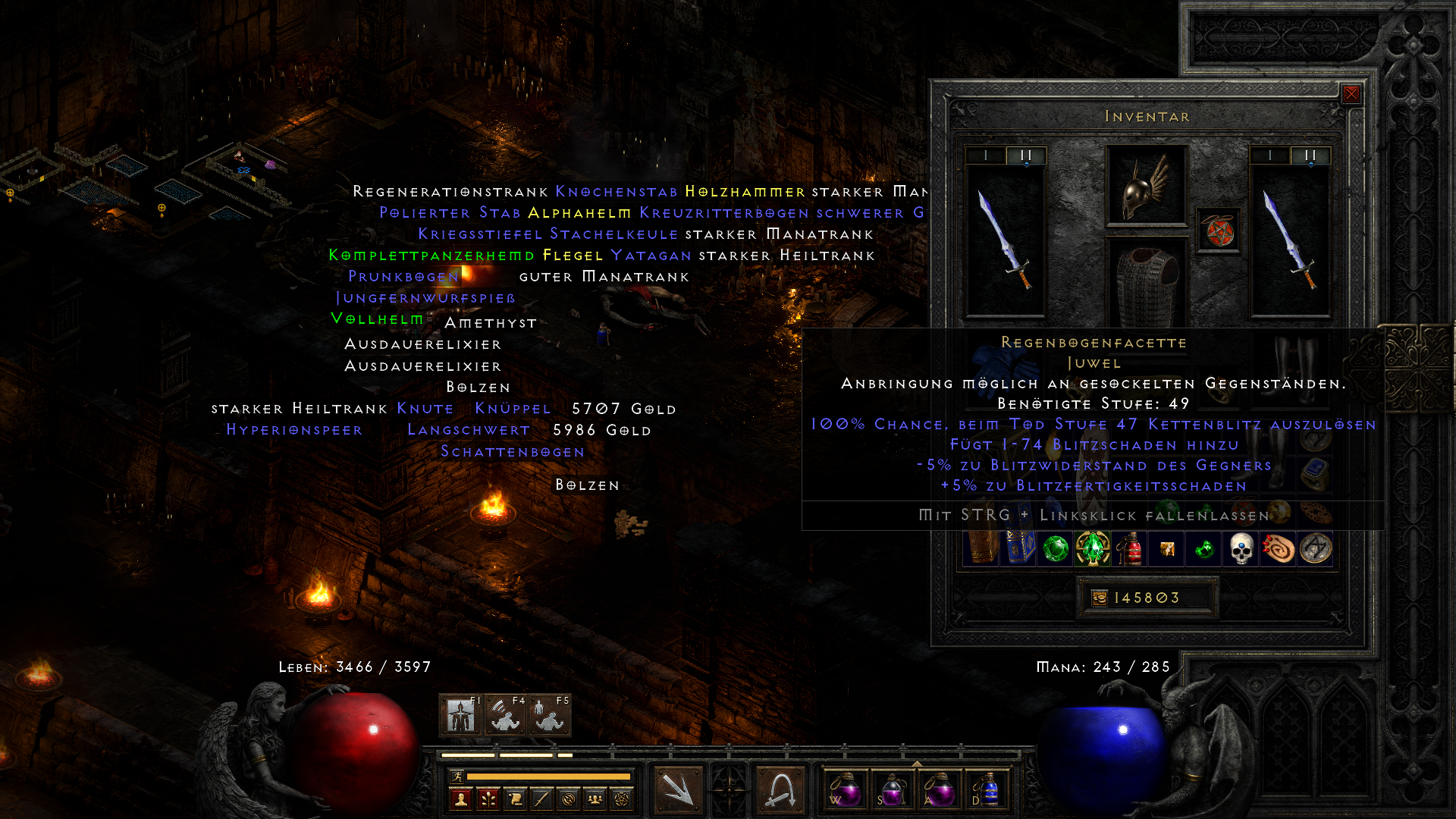Image resolution: width=1456 pixels, height=819 pixels.
Task: Click the 145803 gold amount button
Action: click(1149, 598)
